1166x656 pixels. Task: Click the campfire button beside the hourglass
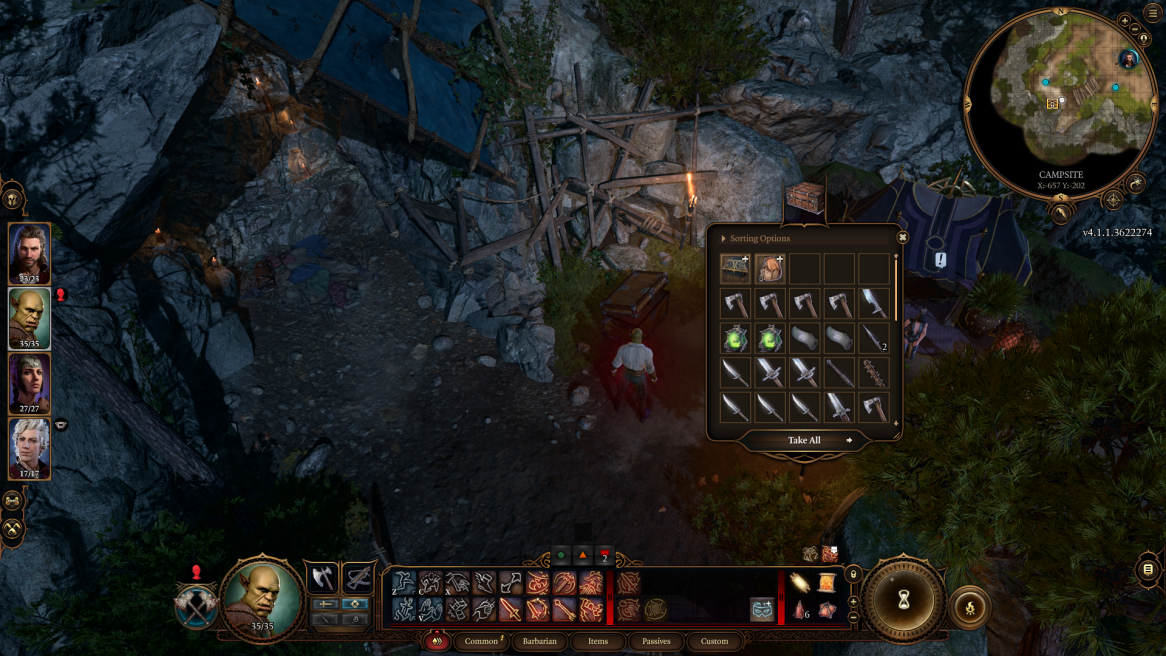[x=969, y=608]
